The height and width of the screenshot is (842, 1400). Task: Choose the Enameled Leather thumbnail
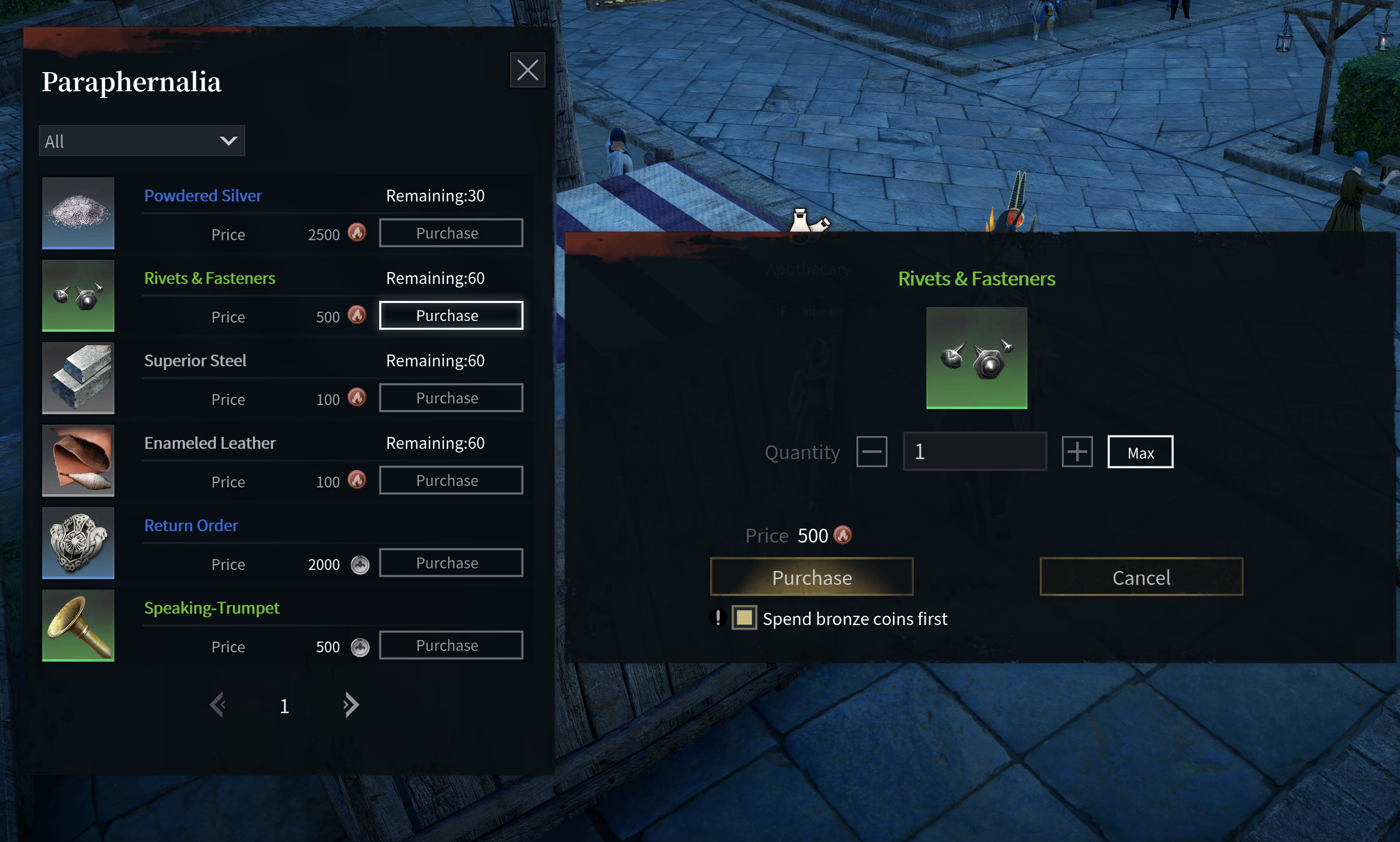tap(78, 460)
